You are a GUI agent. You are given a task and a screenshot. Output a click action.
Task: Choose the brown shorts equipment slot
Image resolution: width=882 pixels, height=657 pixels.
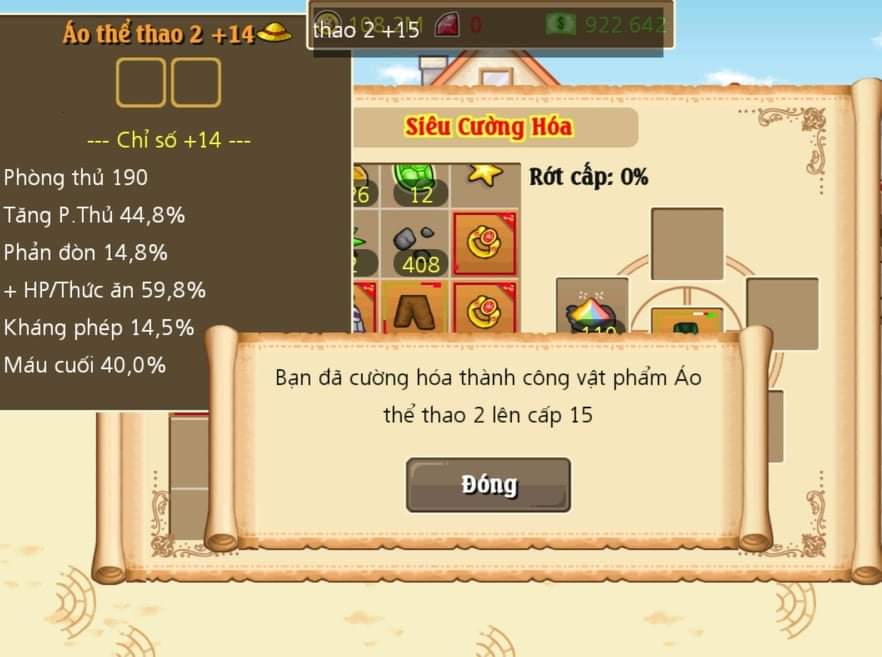pos(417,309)
